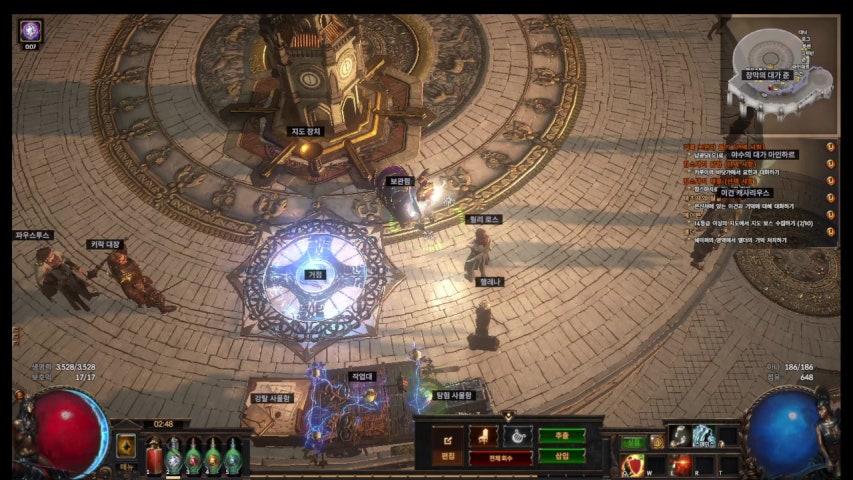Click the gold coin icon near skills
The height and width of the screenshot is (480, 853).
pyautogui.click(x=657, y=442)
